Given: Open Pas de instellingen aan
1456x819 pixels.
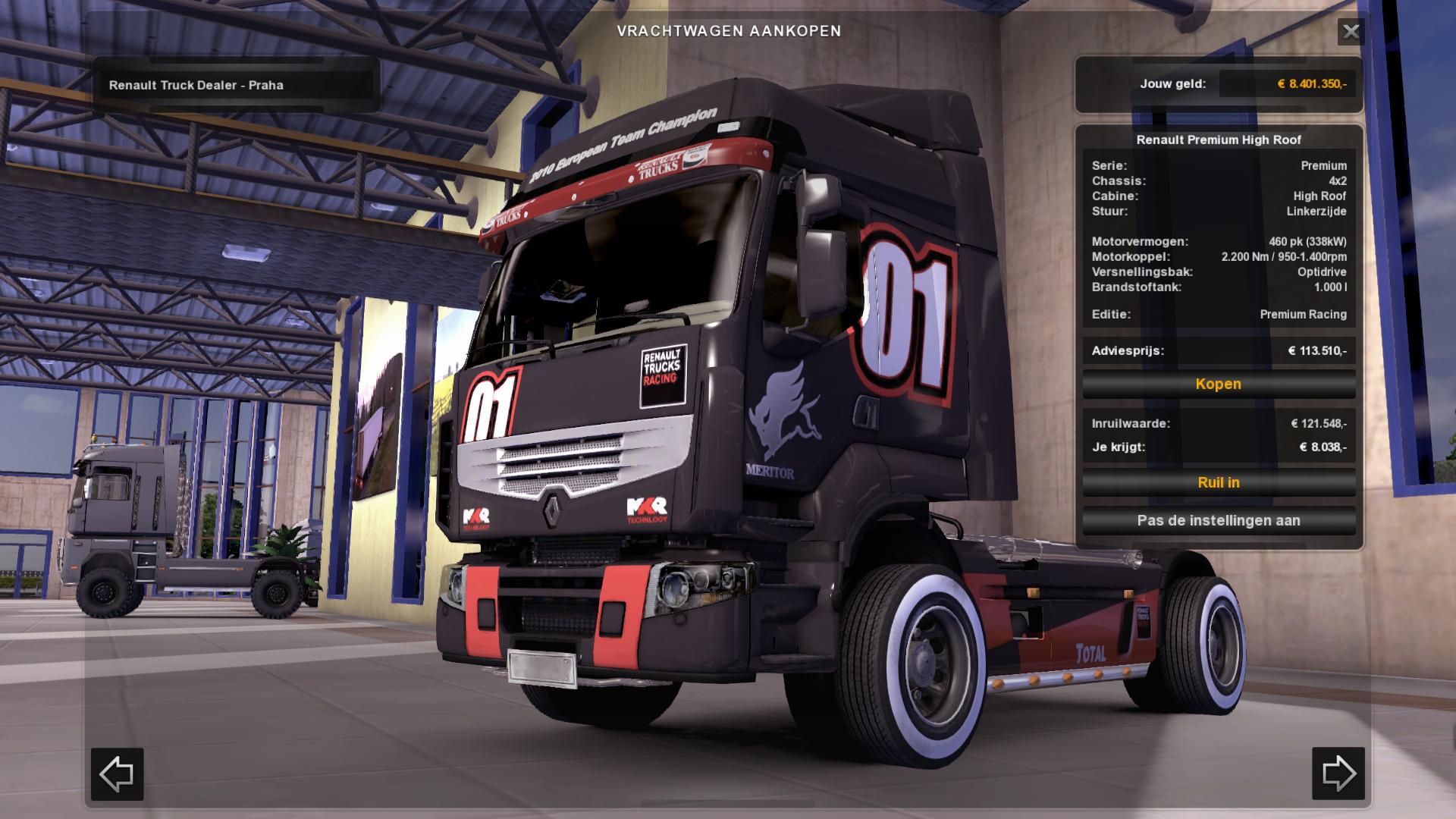Looking at the screenshot, I should (1219, 521).
